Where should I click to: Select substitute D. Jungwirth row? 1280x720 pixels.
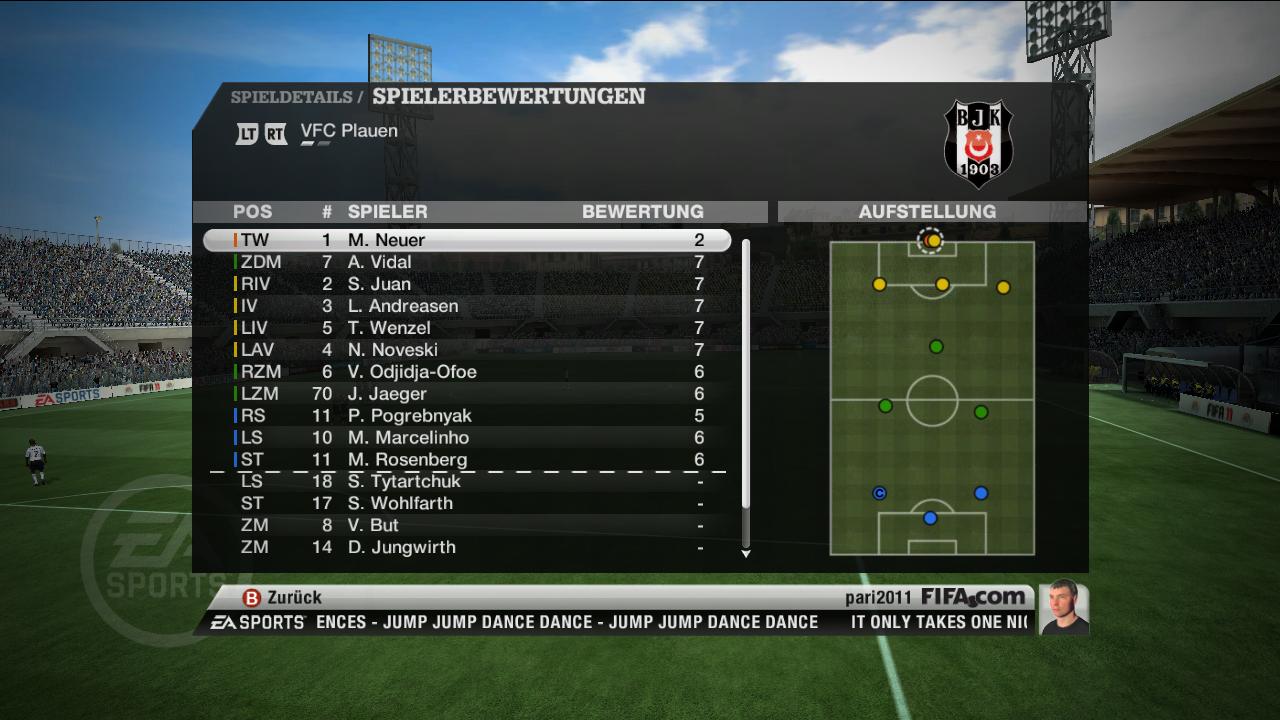coord(467,548)
